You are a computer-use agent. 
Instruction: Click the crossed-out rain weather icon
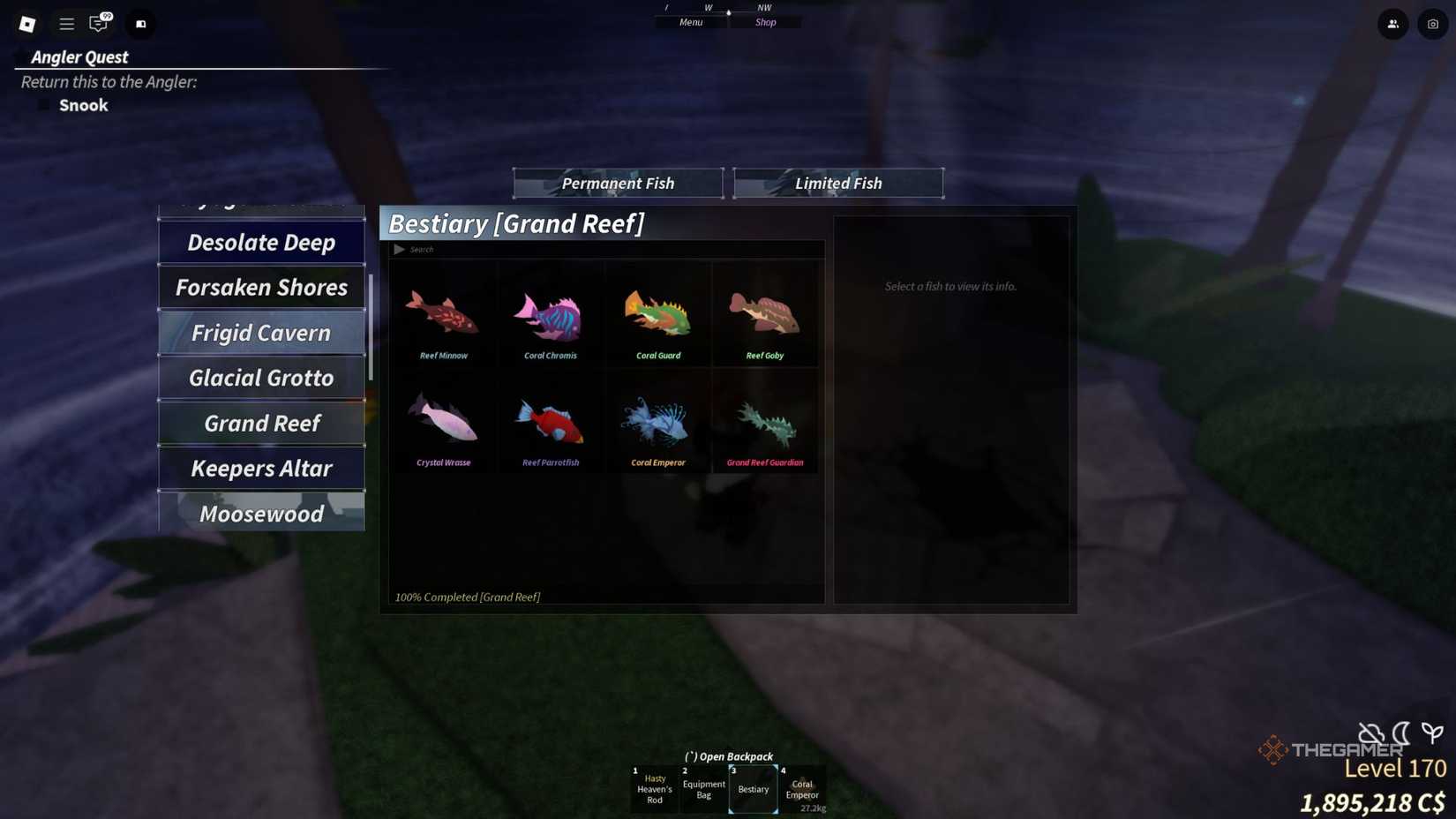[1369, 733]
